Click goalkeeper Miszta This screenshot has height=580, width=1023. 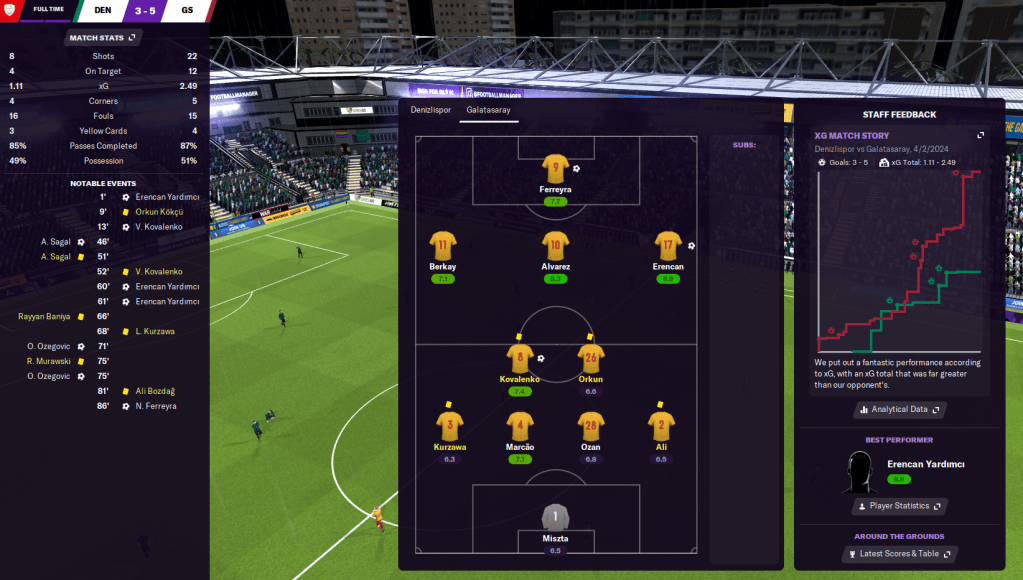[x=555, y=517]
